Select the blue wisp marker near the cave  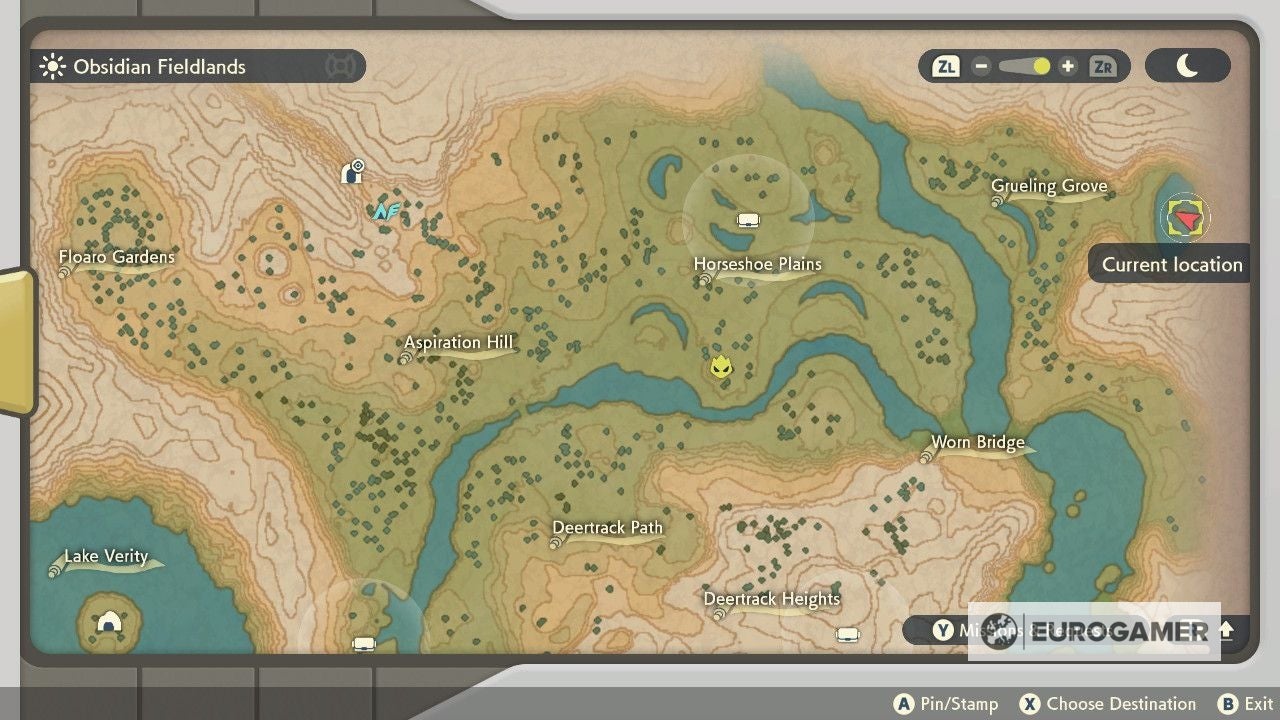point(389,209)
